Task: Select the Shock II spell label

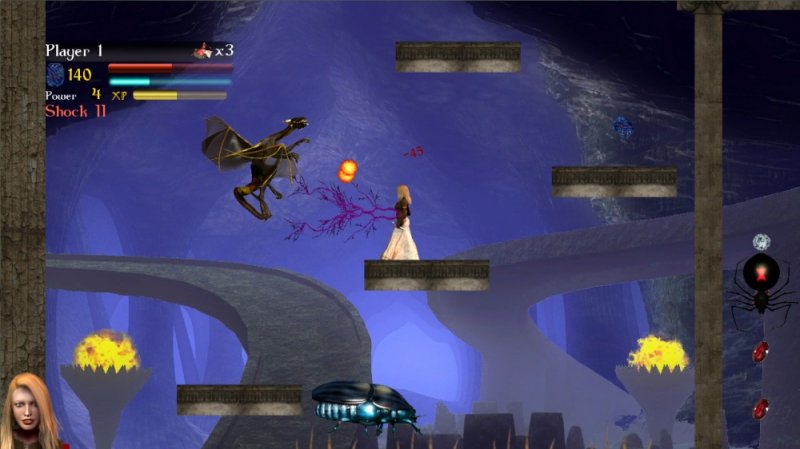Action: pyautogui.click(x=75, y=111)
